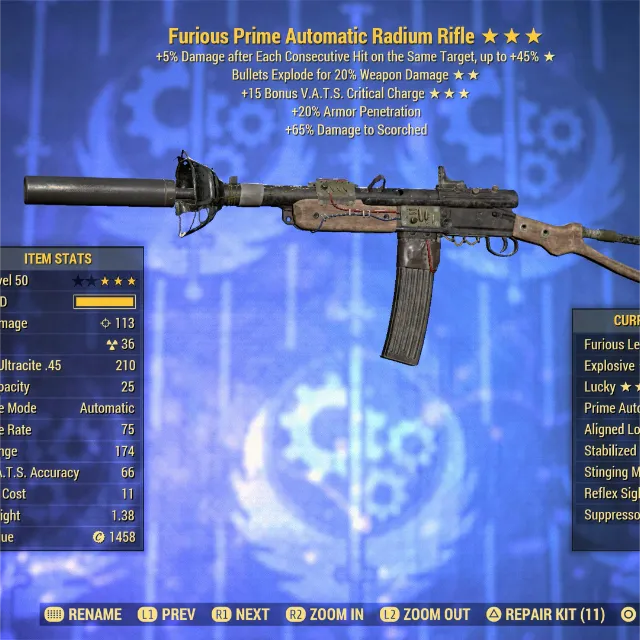Select Zoom In on the weapon
The height and width of the screenshot is (640, 640).
point(325,614)
